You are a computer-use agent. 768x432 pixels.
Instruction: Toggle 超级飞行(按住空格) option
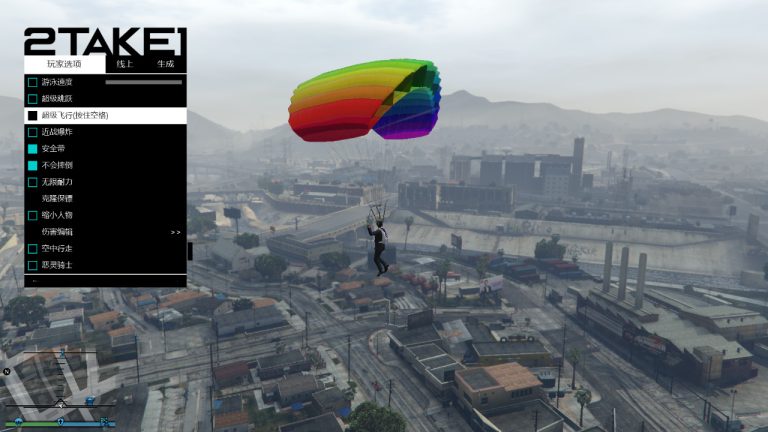tap(33, 115)
